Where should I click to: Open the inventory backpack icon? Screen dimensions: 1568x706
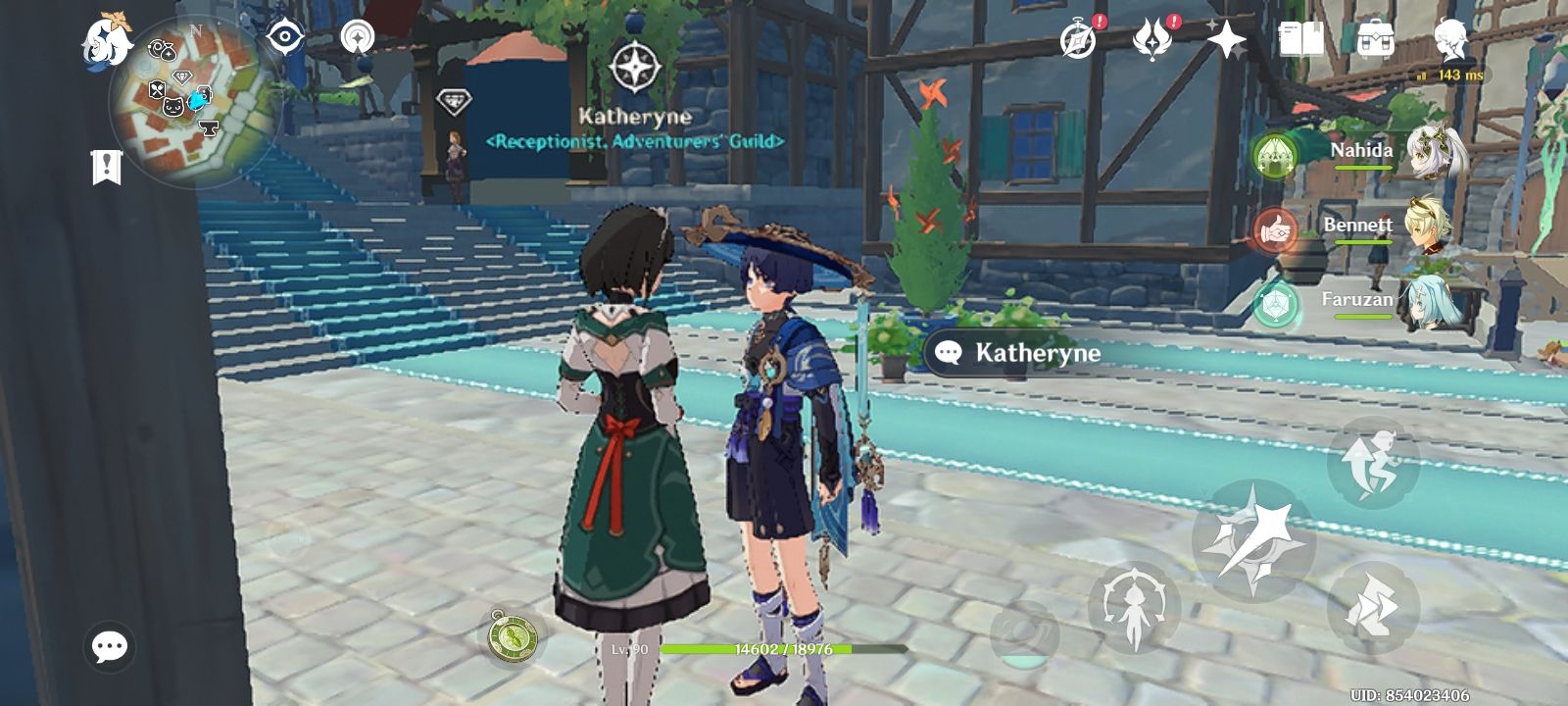tap(1377, 37)
